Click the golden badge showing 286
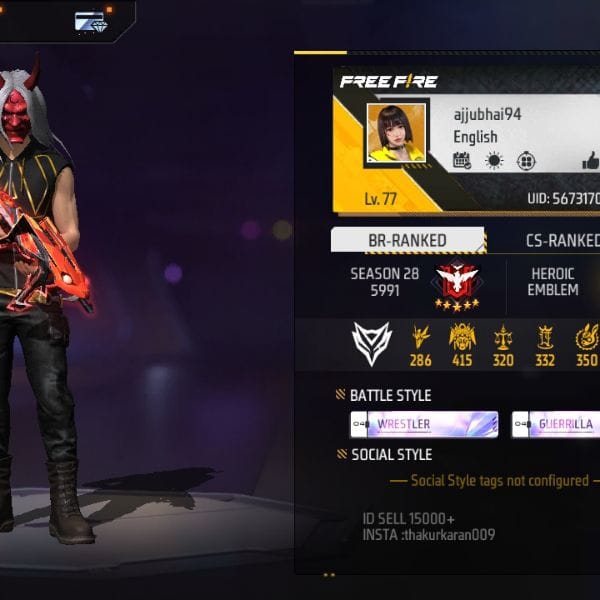The height and width of the screenshot is (600, 600). 421,338
